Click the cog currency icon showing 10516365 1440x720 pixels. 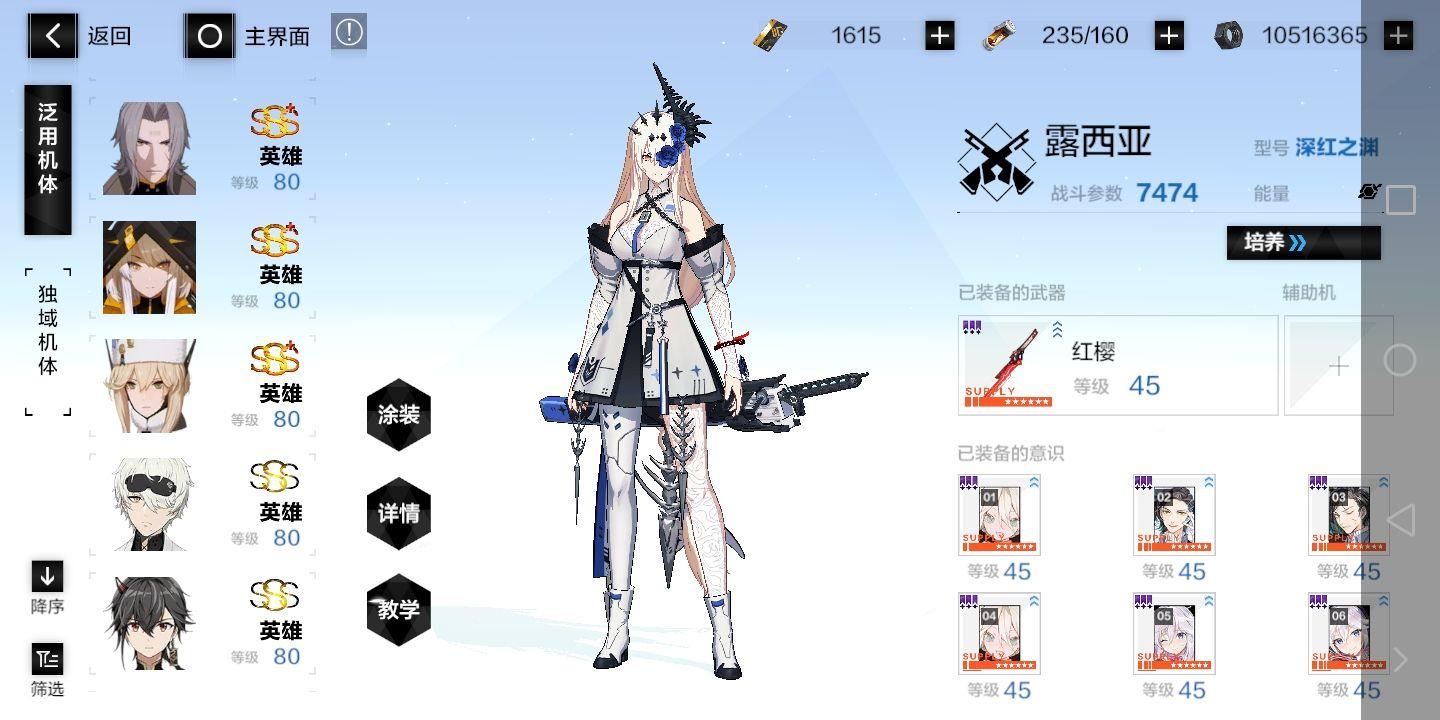pyautogui.click(x=1229, y=34)
